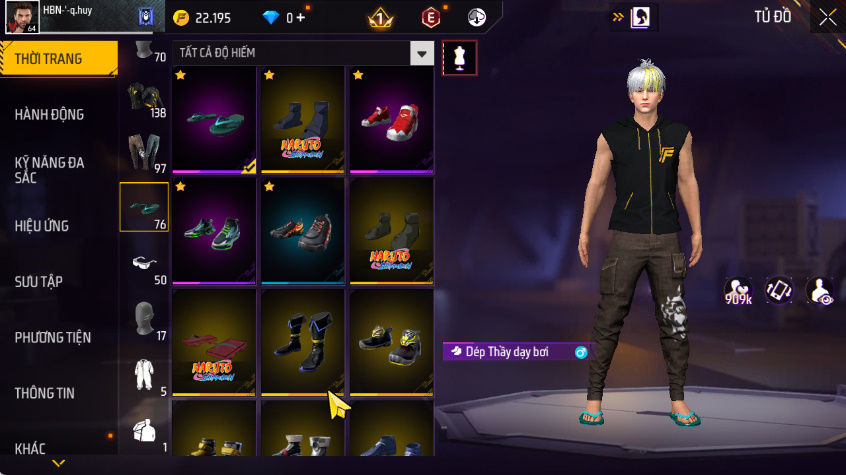Toggle the mannequin preview button

459,57
